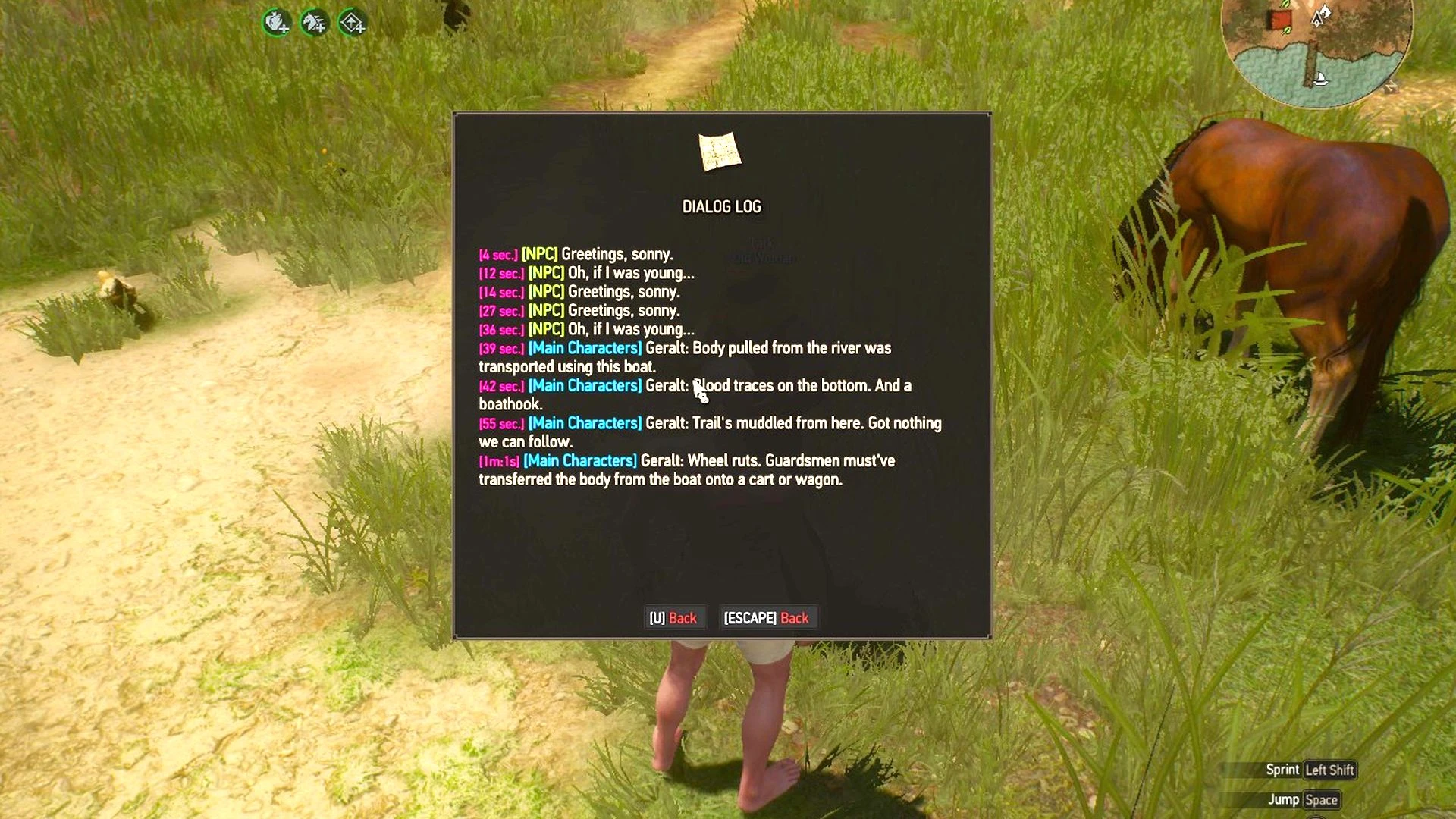Click the white player arrow on the minimap
This screenshot has width=1456, height=819.
[x=1317, y=18]
